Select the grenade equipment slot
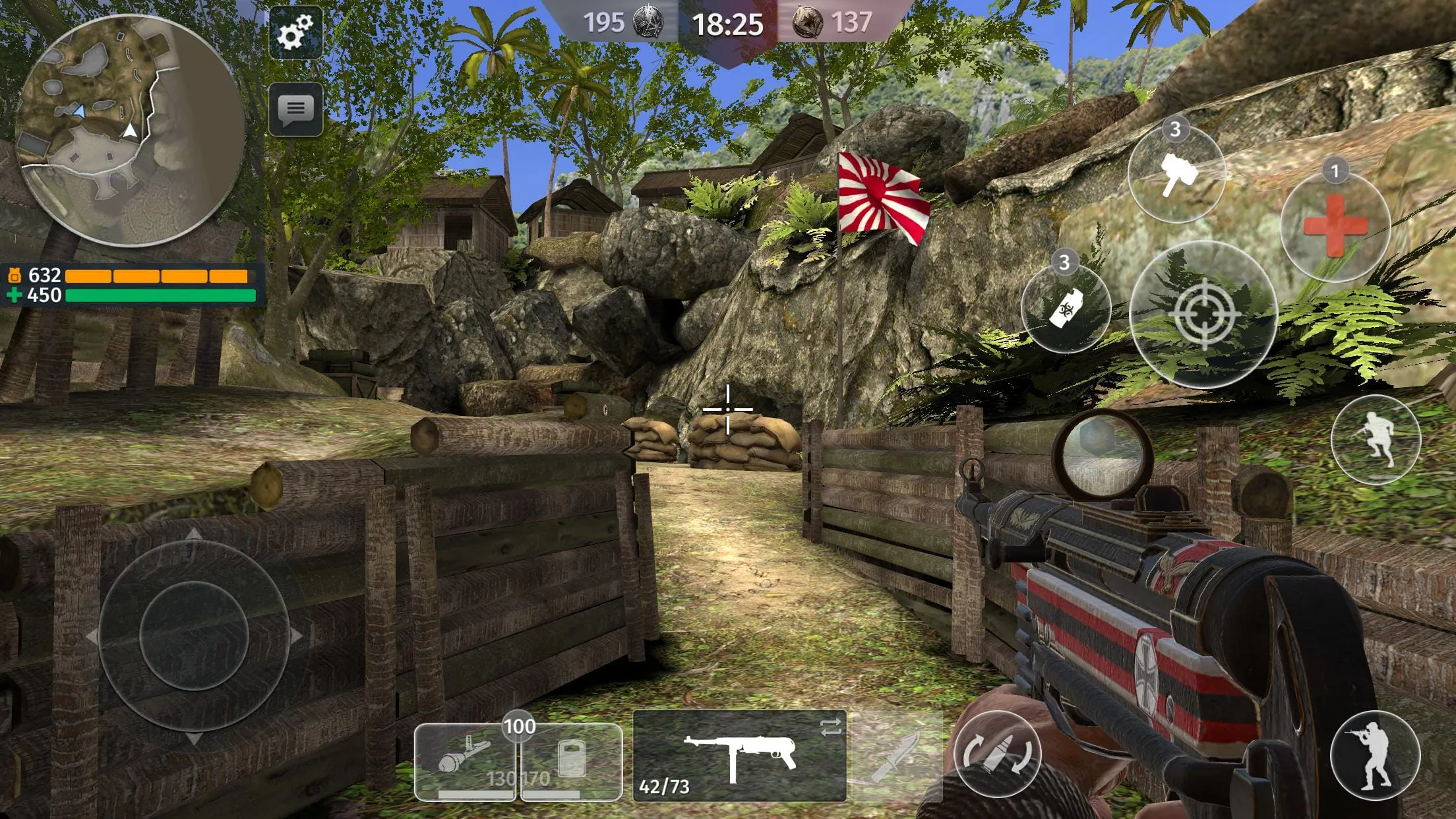Image resolution: width=1456 pixels, height=819 pixels. [x=466, y=758]
